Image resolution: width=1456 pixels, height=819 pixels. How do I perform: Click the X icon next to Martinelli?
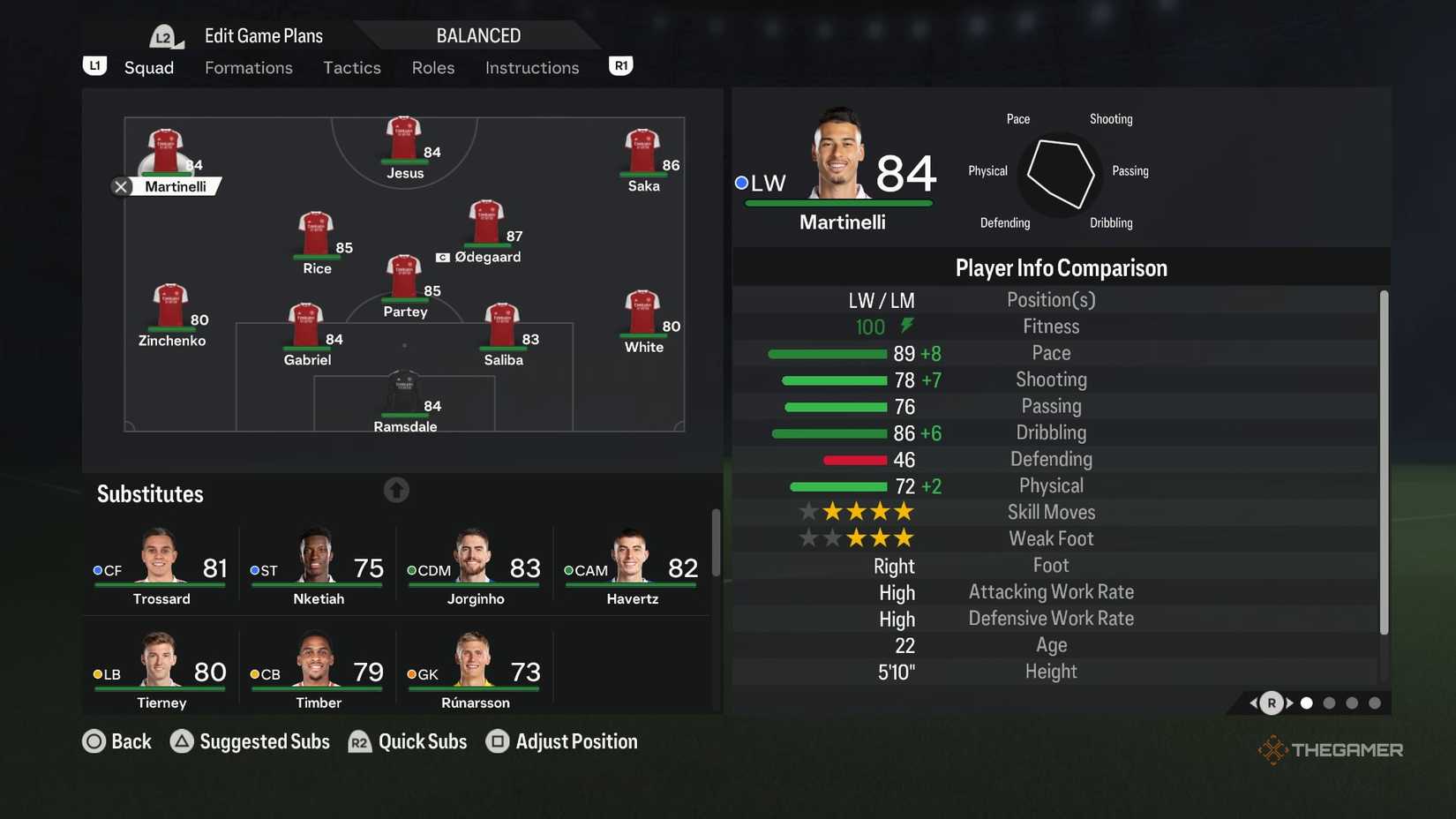[x=121, y=186]
